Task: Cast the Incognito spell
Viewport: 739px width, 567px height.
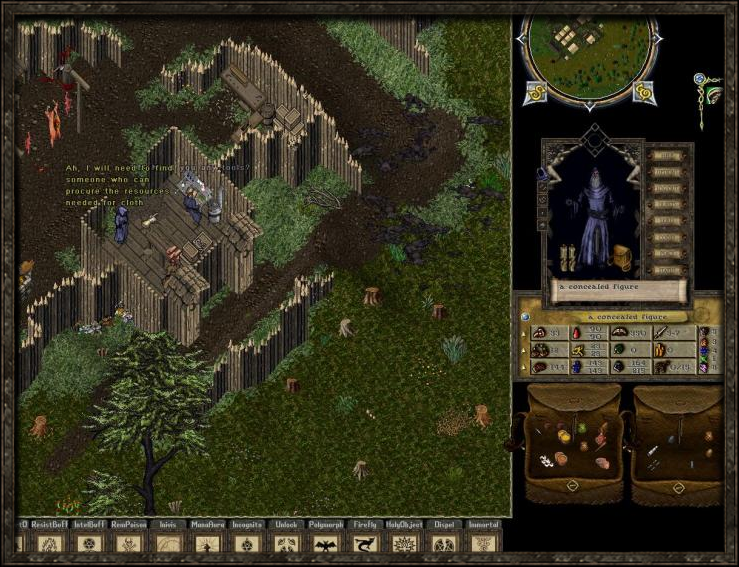Action: pyautogui.click(x=245, y=544)
